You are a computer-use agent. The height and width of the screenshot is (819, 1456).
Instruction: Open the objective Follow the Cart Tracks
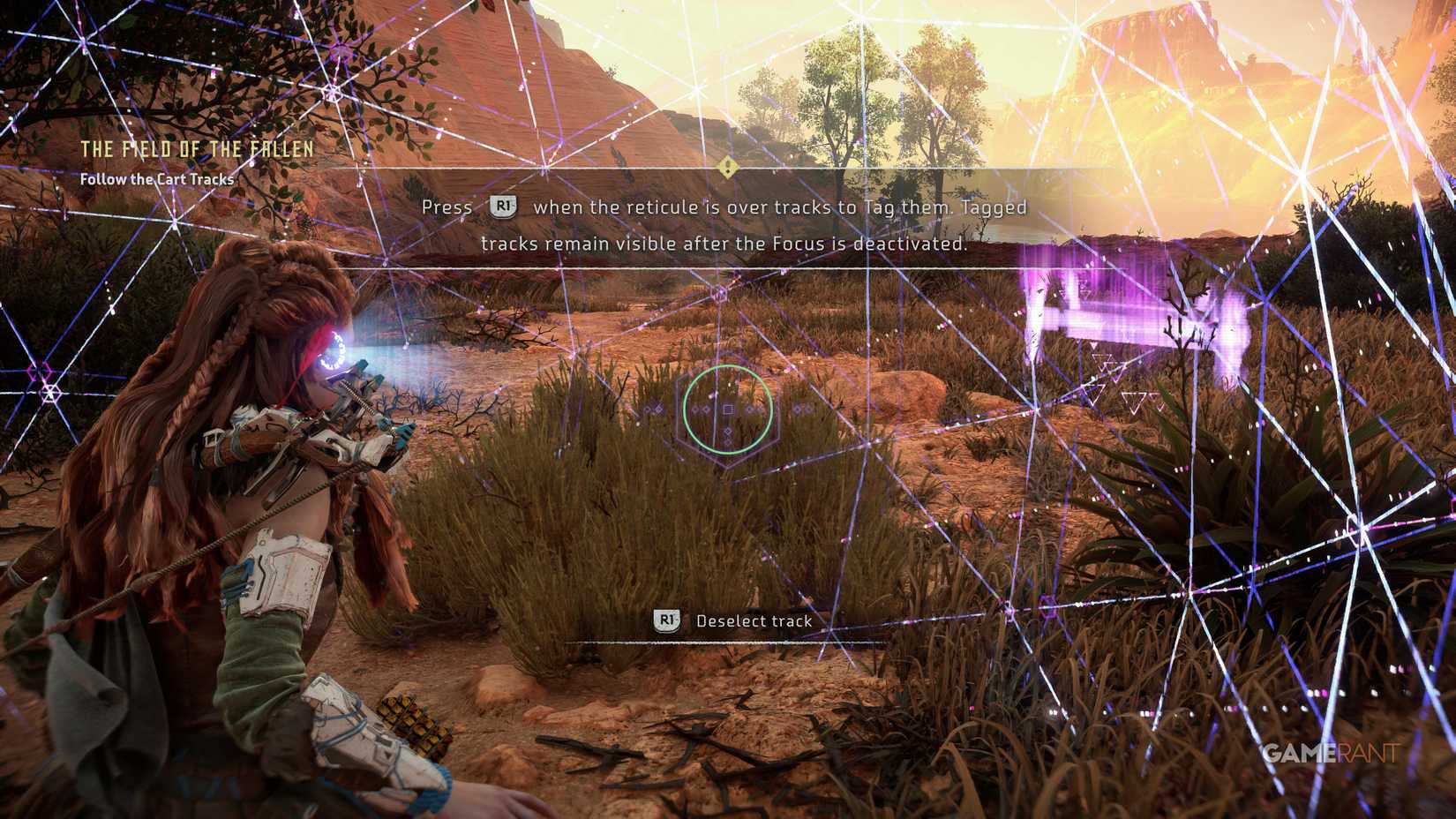coord(156,179)
